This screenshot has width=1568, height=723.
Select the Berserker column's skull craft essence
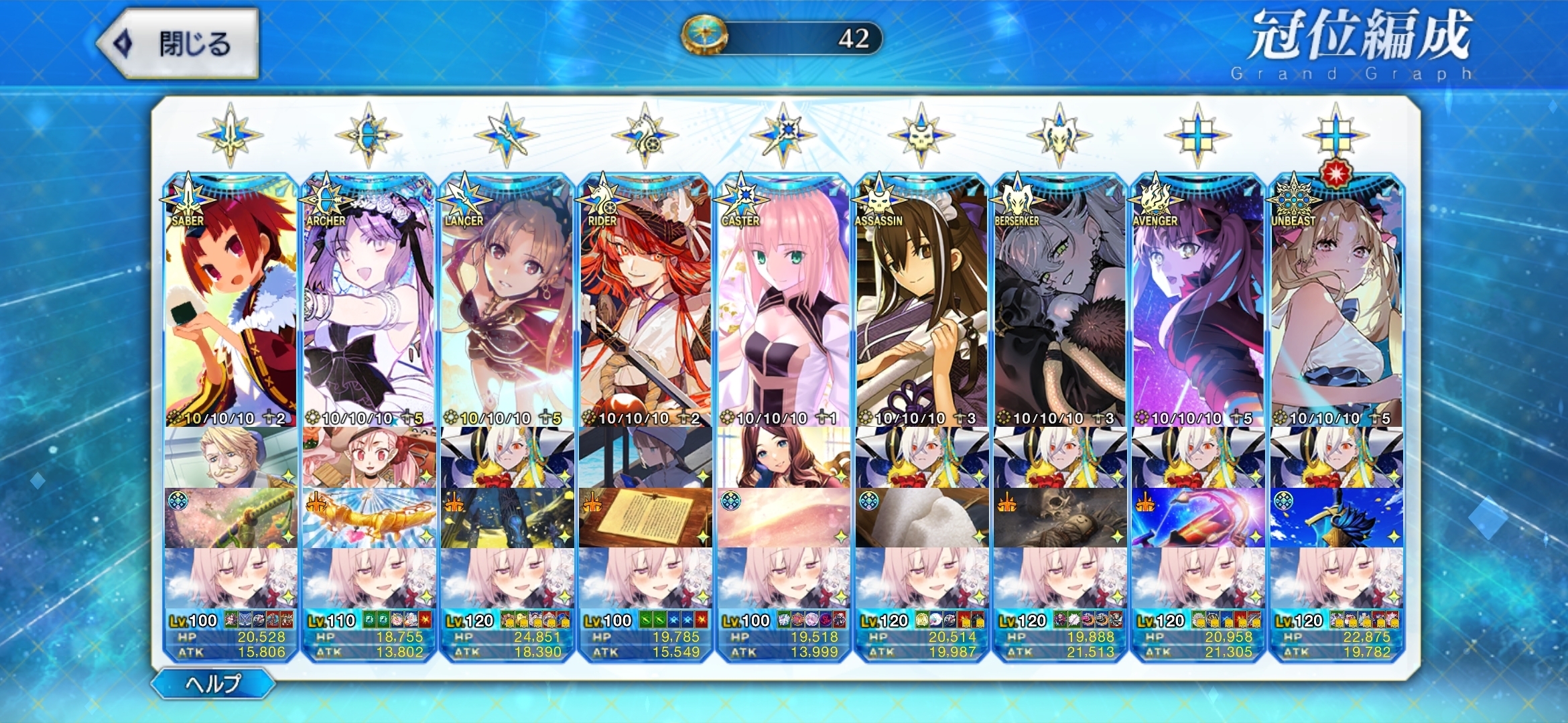(x=1059, y=518)
